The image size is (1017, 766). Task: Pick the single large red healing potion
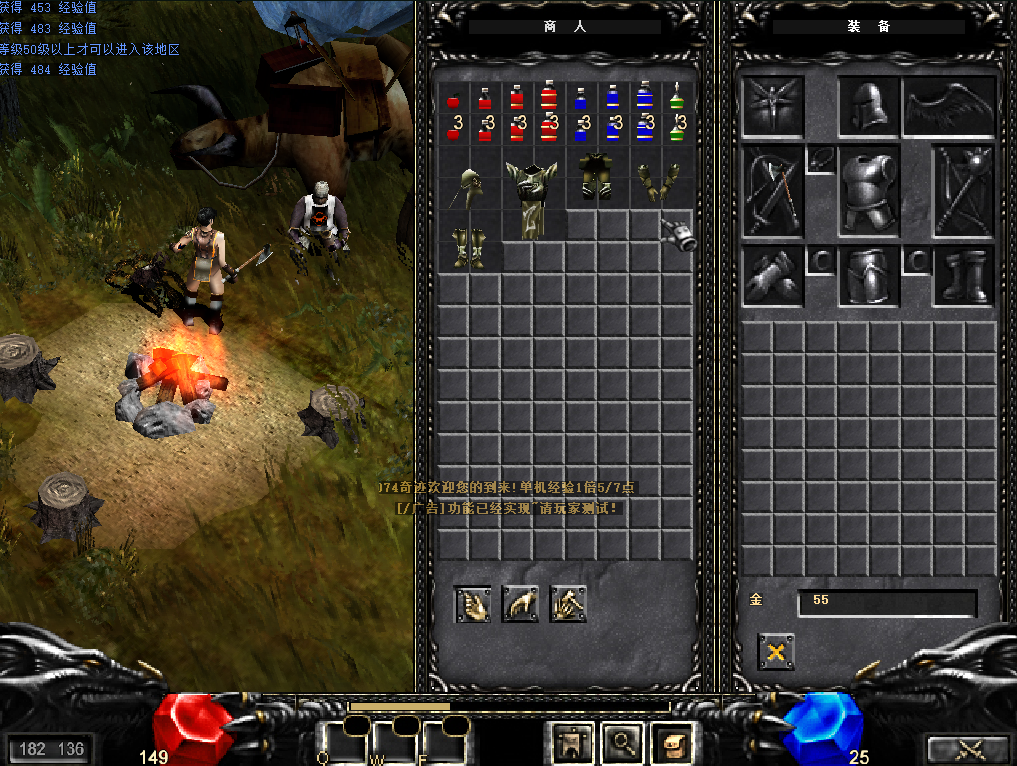coord(548,97)
